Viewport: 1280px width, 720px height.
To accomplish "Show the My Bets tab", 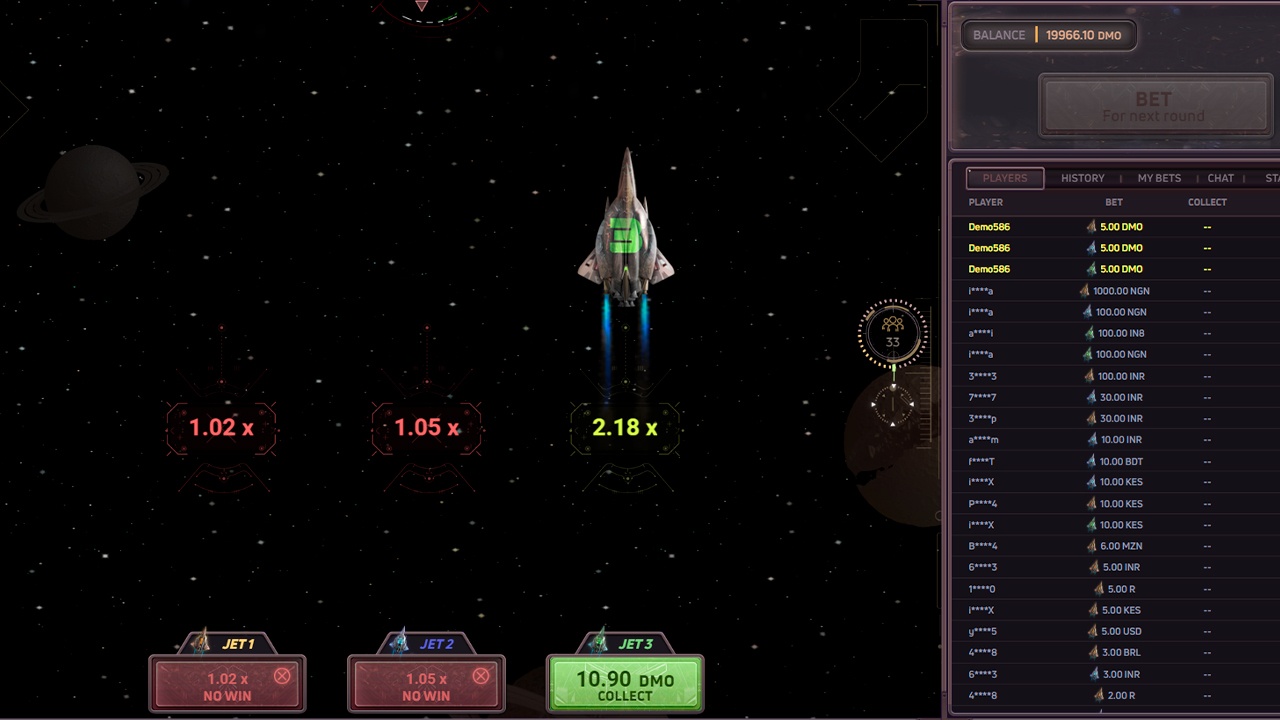I will [1159, 178].
